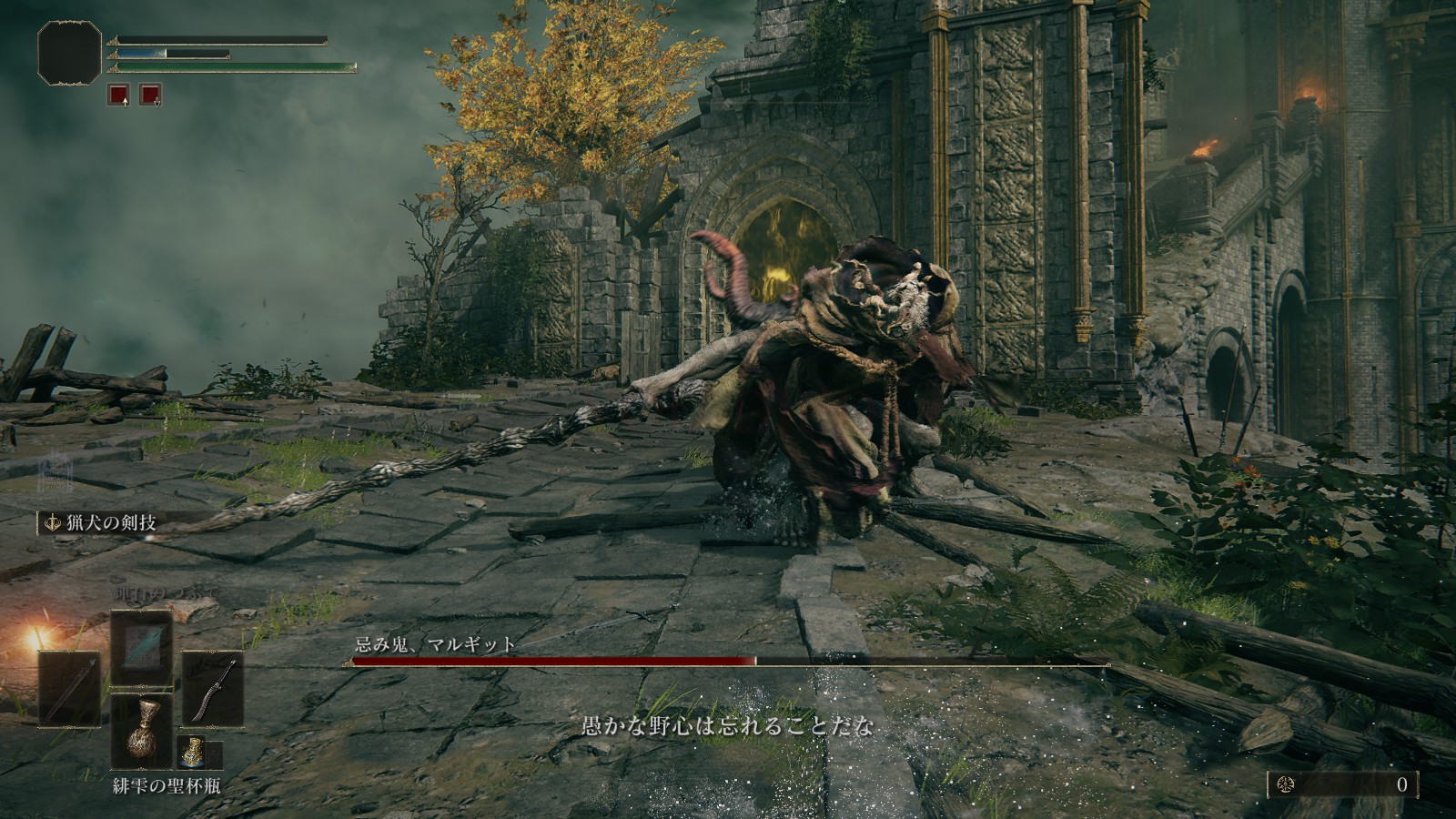This screenshot has width=1456, height=819.
Task: Select the spell slot with the teal shard
Action: pyautogui.click(x=141, y=647)
